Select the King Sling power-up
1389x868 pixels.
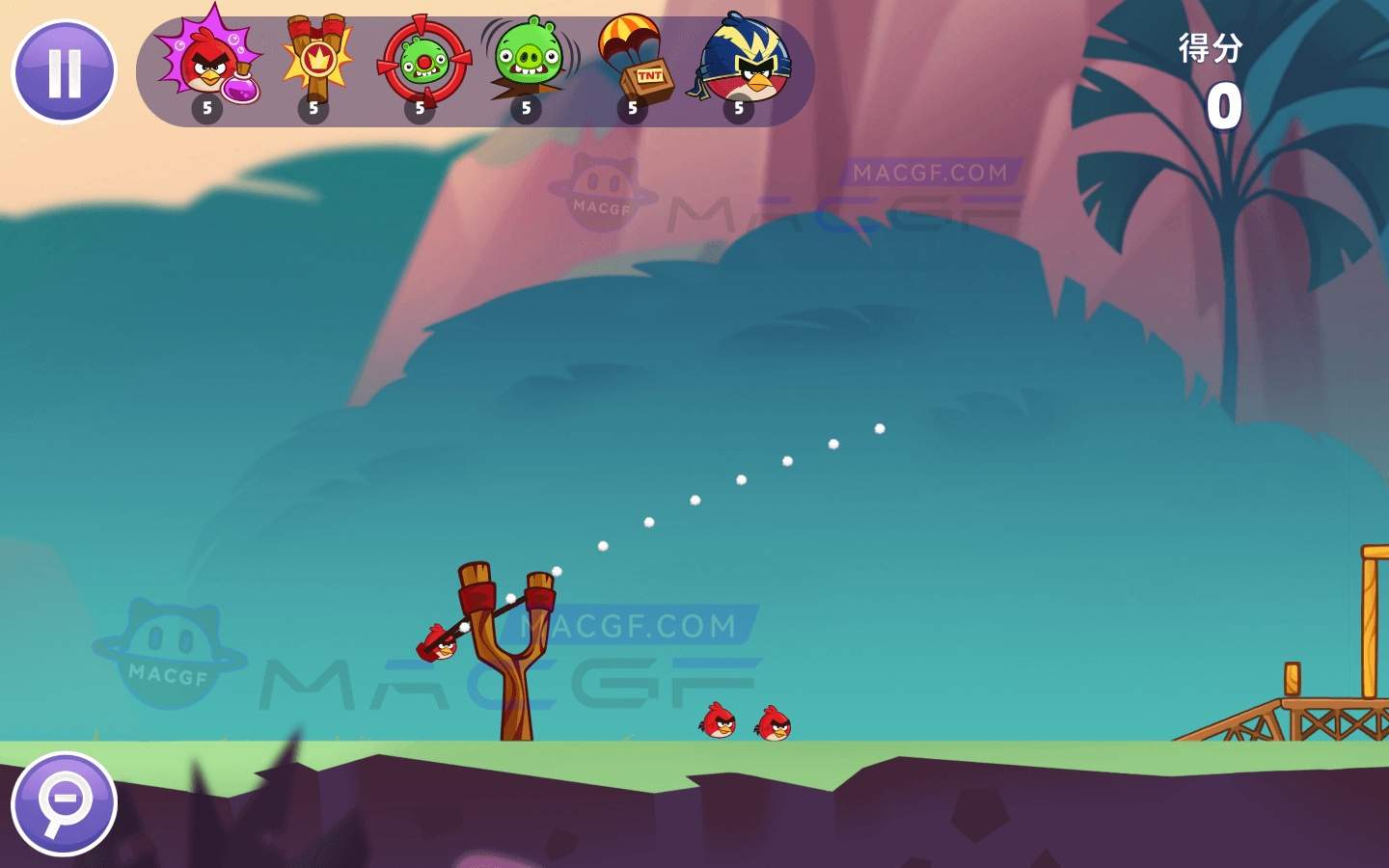(314, 60)
